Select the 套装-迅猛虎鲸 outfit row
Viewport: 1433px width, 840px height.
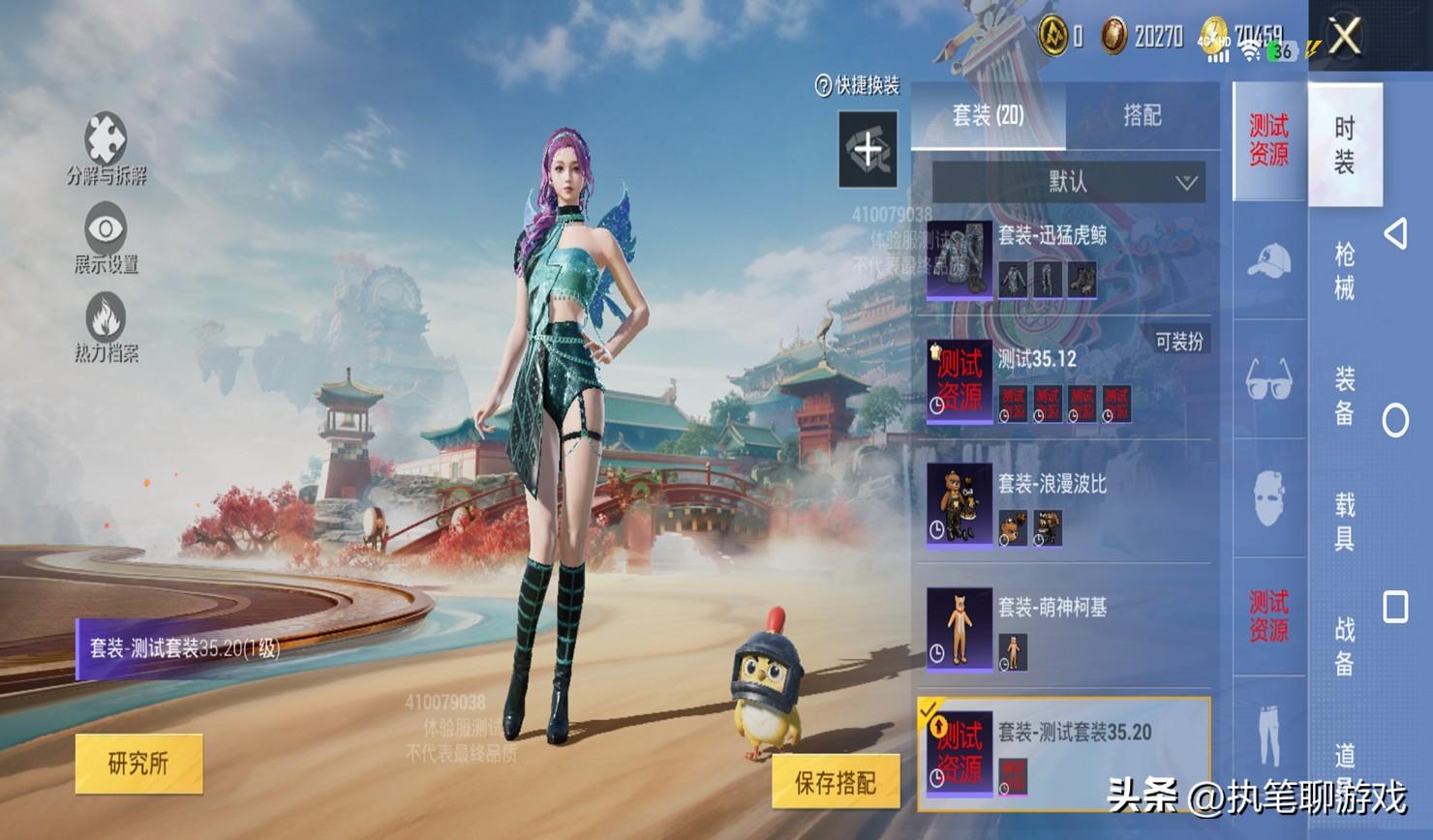1065,259
